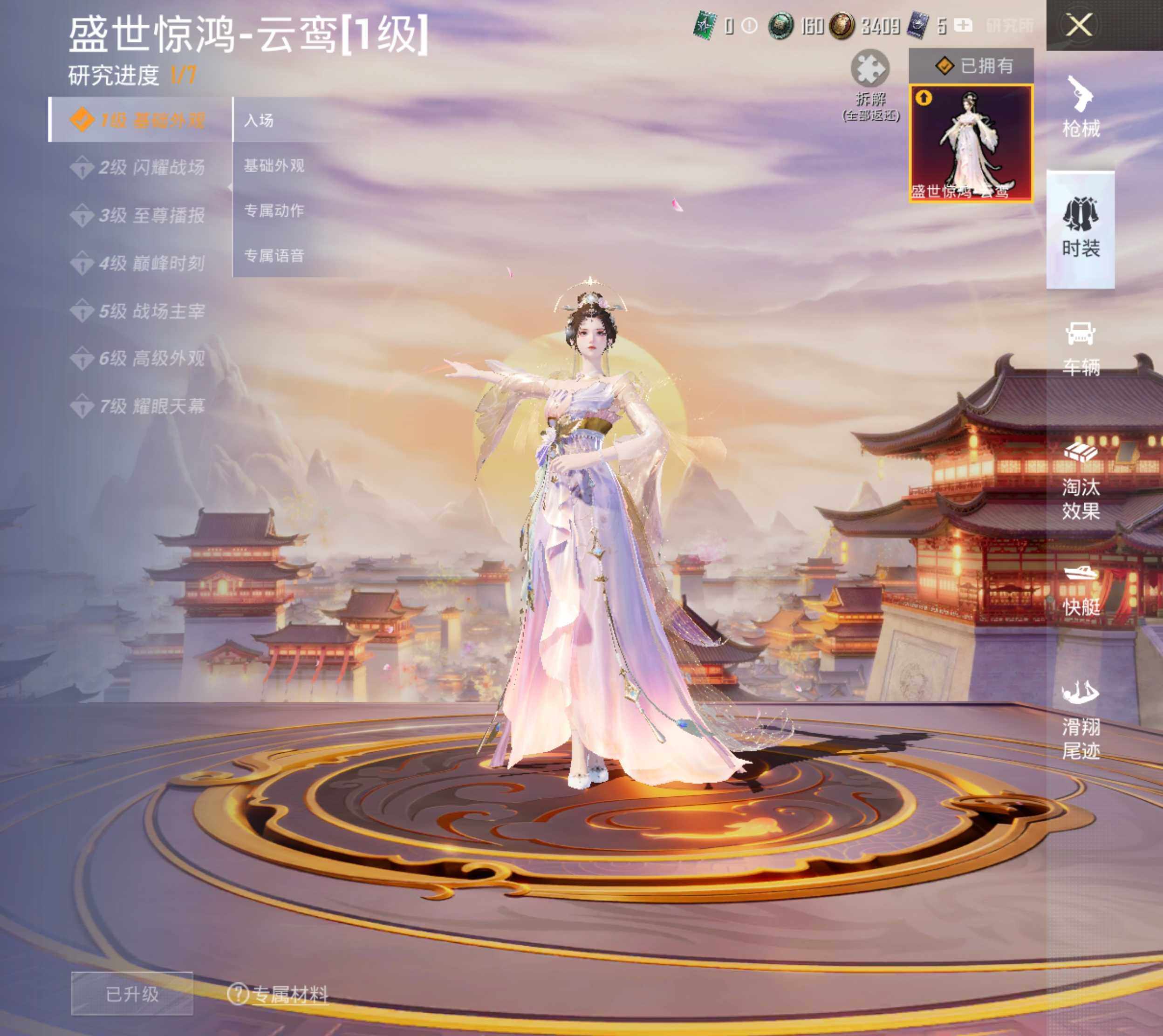
Task: Select the 盛世惊鸿-云鸾 outfit thumbnail
Action: pos(971,143)
